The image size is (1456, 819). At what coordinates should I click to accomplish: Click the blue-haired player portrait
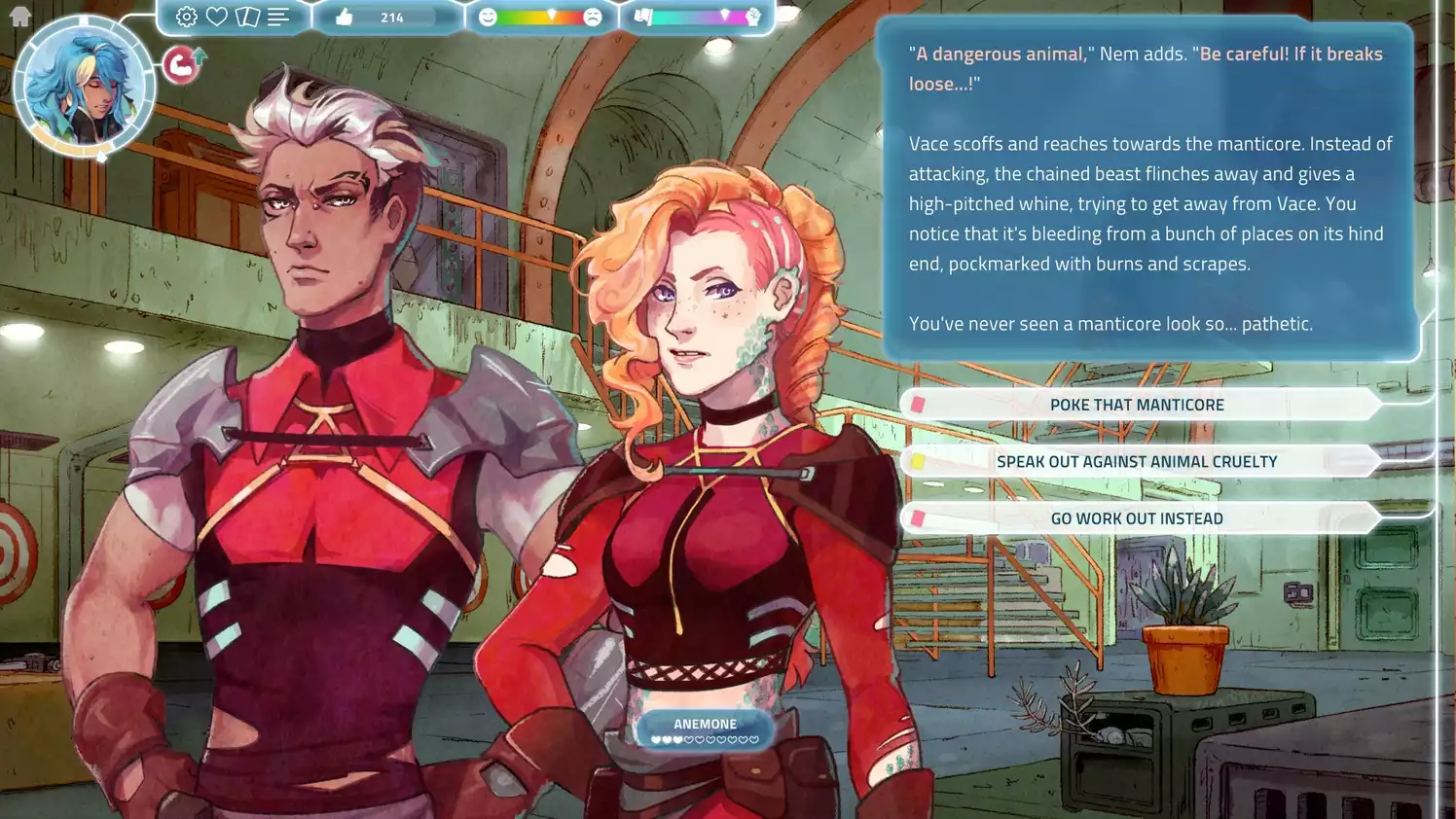pyautogui.click(x=85, y=87)
